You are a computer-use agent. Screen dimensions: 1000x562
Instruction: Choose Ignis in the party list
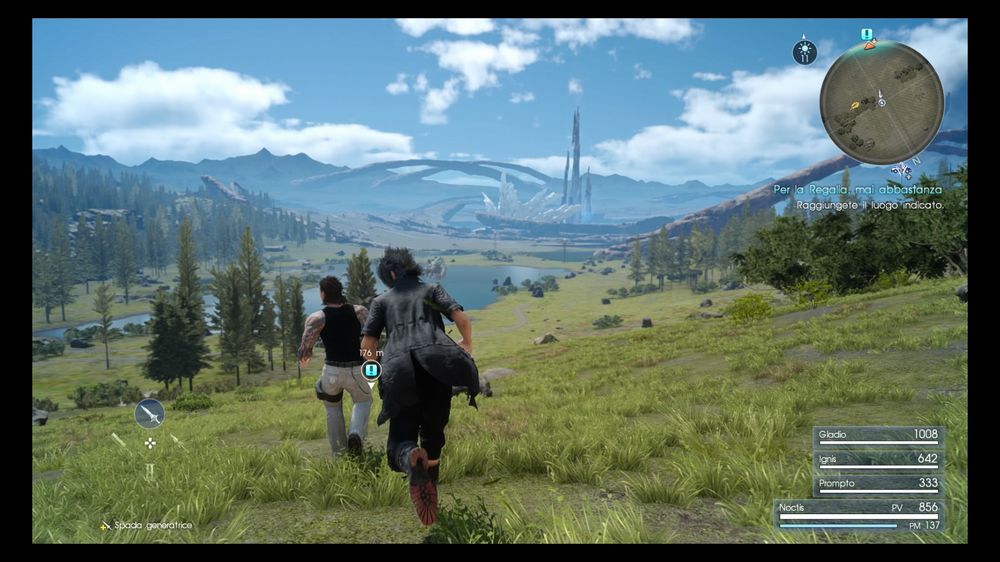[878, 459]
